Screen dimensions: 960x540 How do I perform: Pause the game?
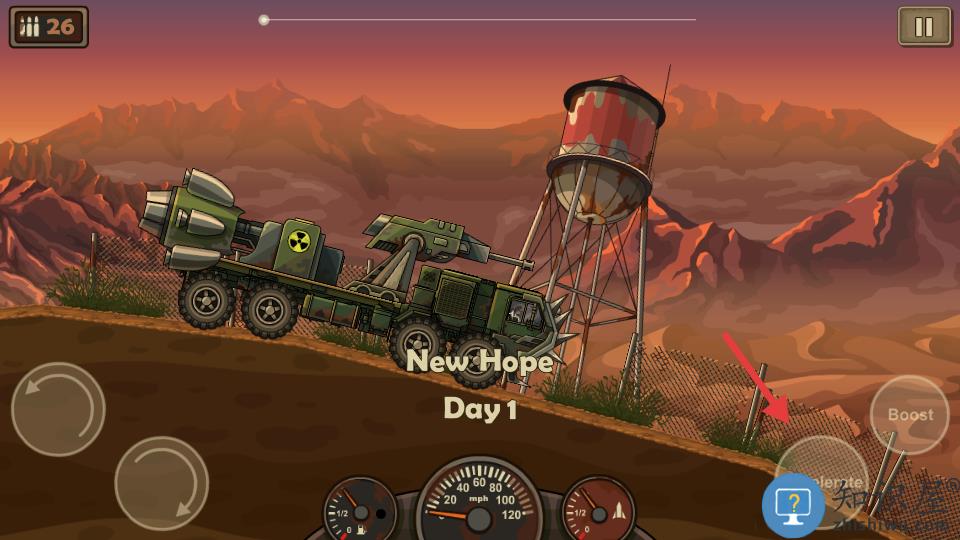pyautogui.click(x=924, y=27)
